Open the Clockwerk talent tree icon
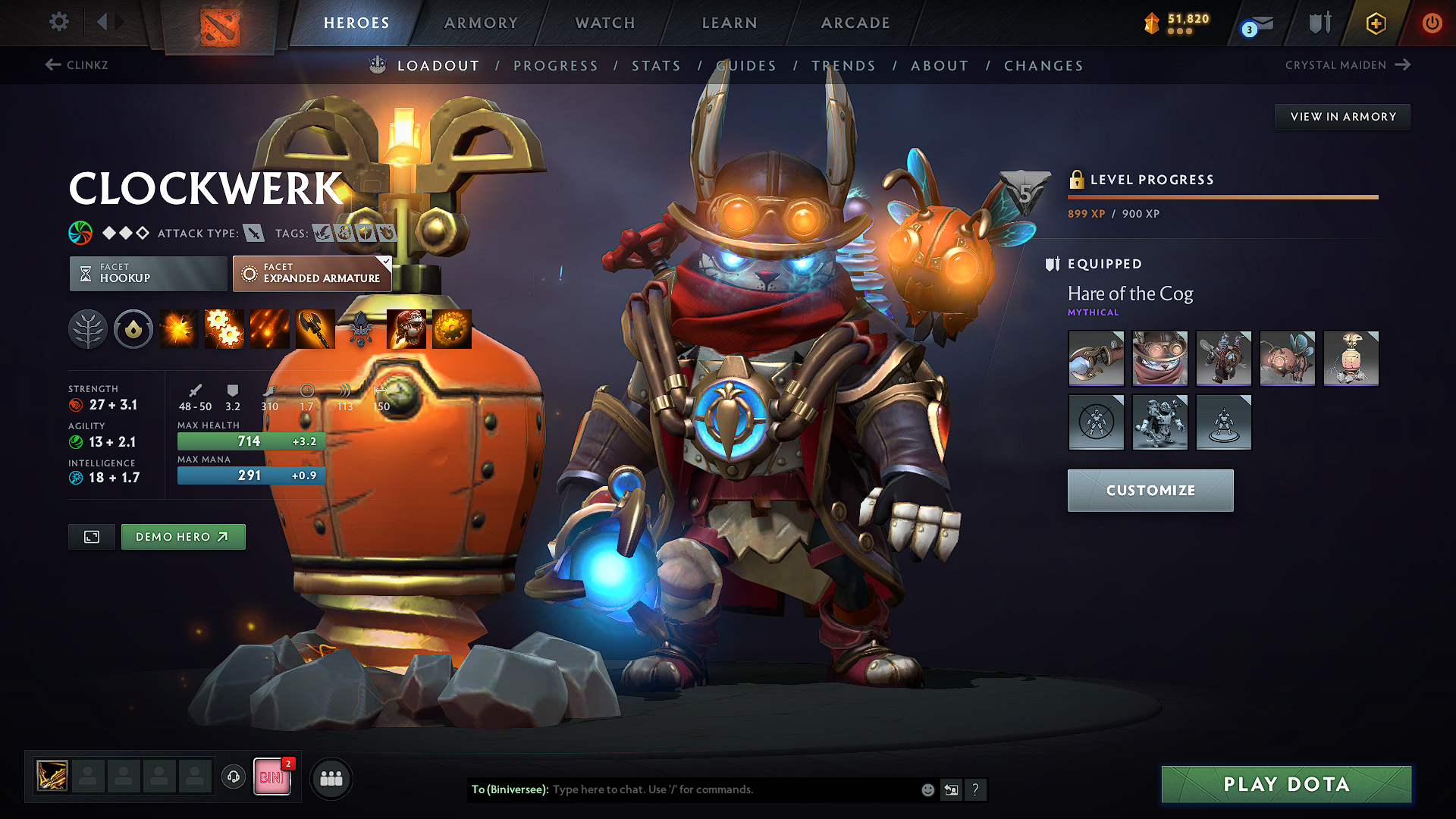Screen dimensions: 1456x819 (88, 328)
